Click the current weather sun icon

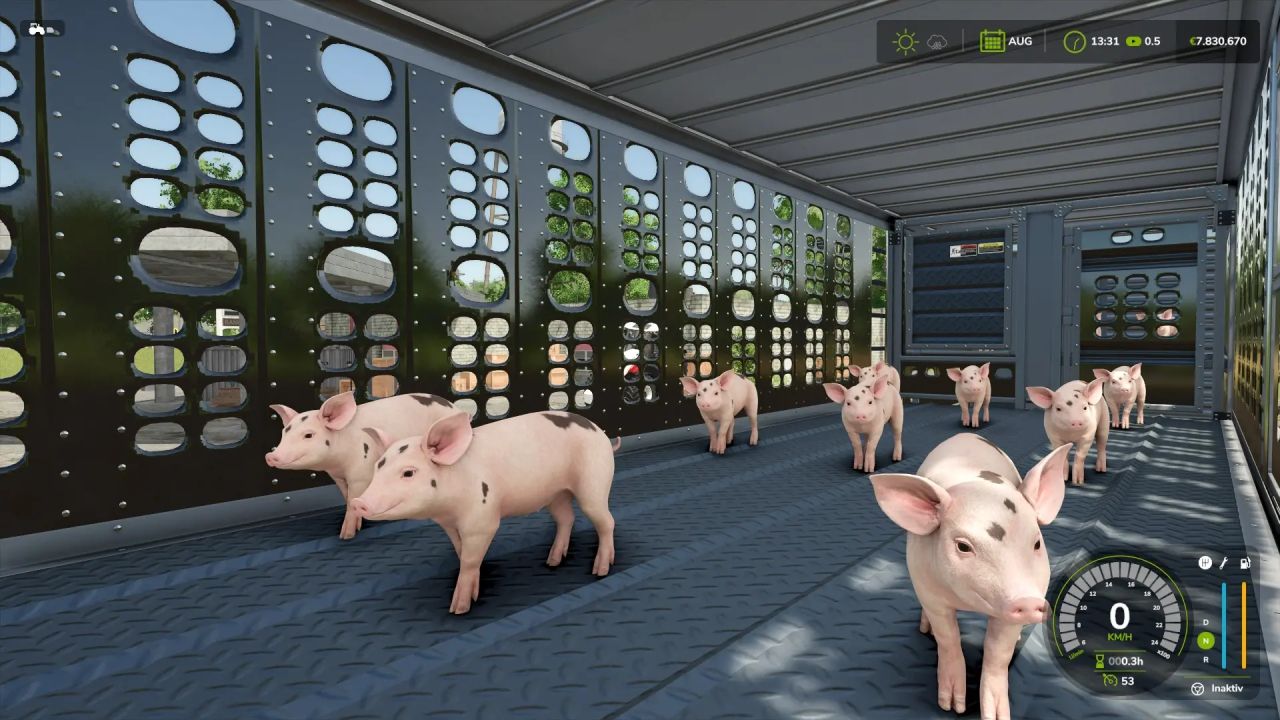coord(905,42)
